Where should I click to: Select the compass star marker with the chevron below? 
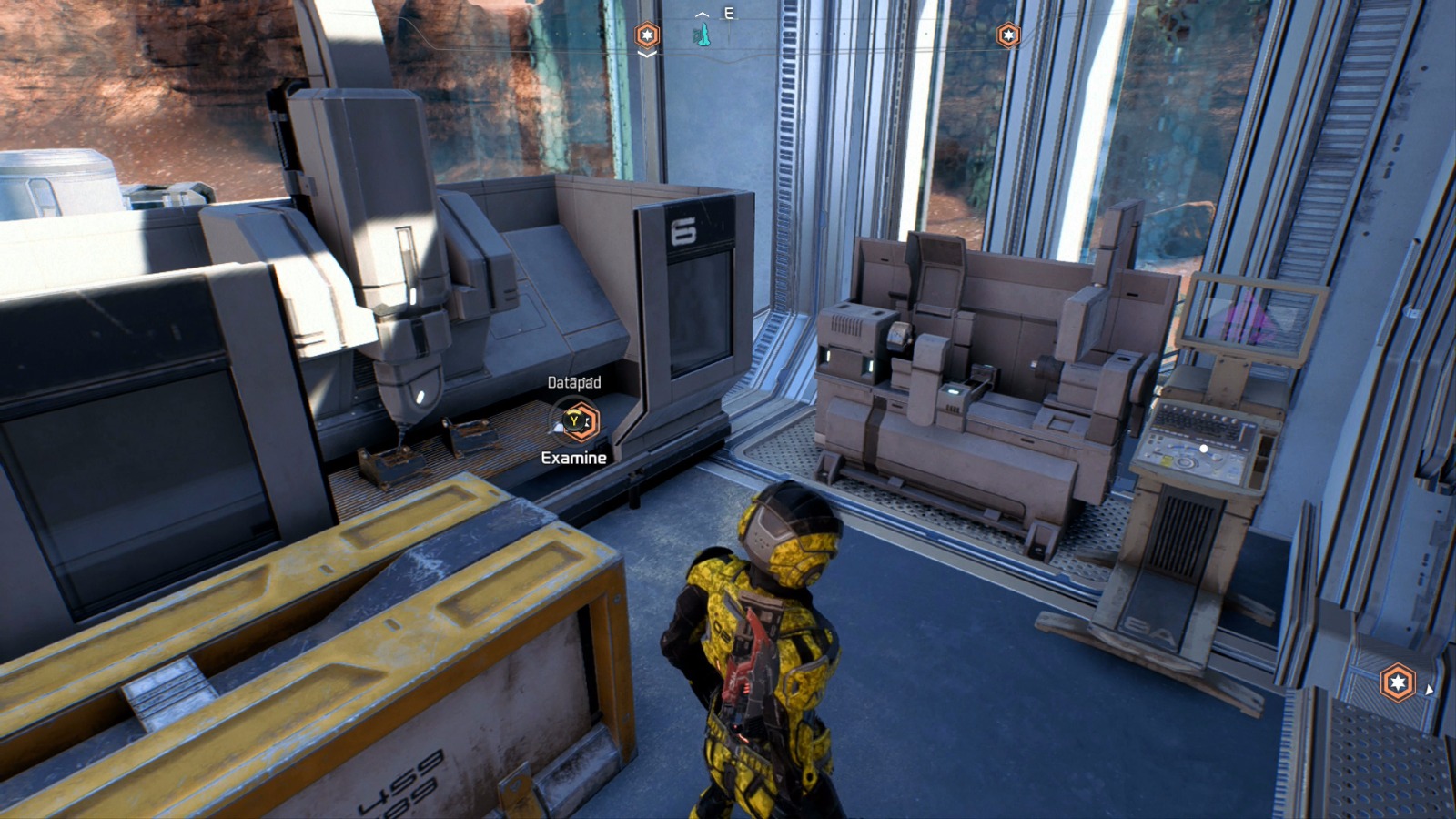click(x=647, y=35)
